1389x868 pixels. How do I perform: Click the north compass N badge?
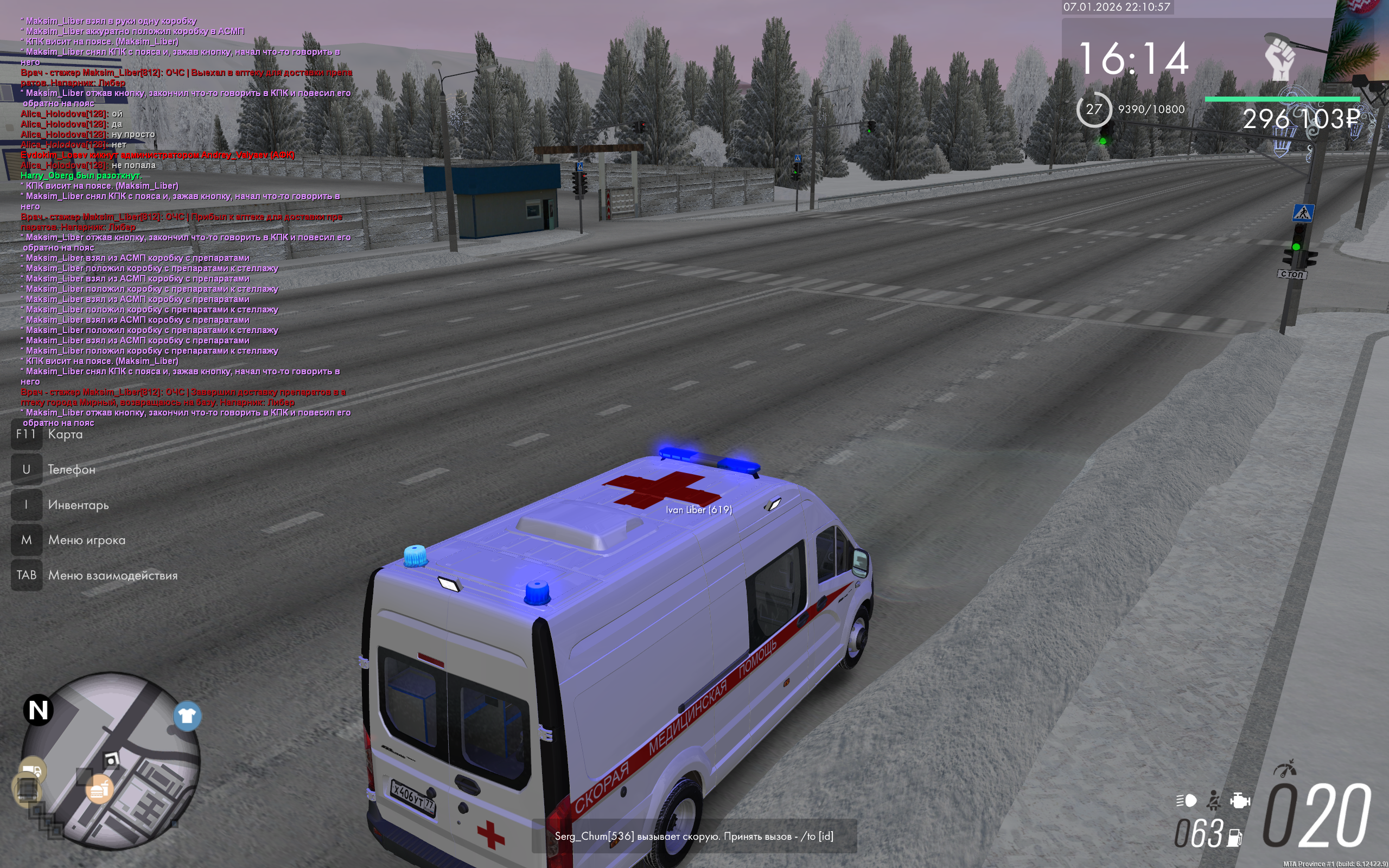coord(39,710)
